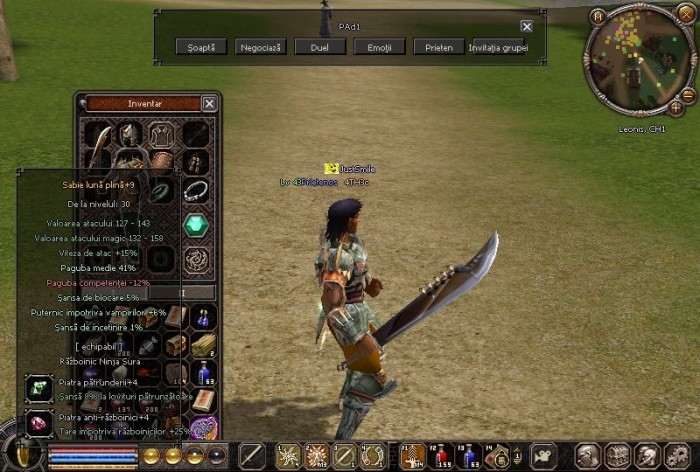Close the Inventar window

209,103
